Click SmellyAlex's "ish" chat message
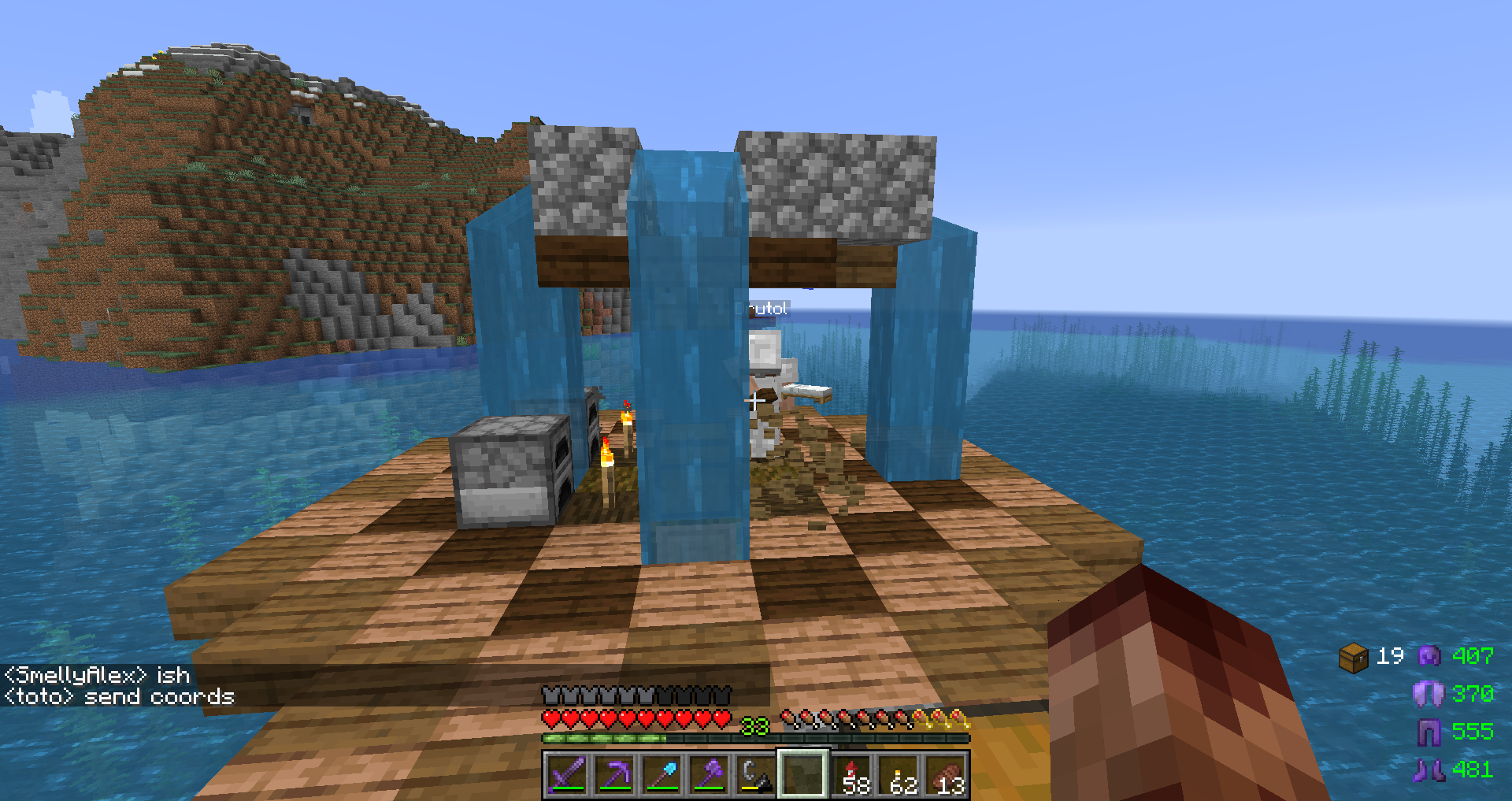 click(98, 675)
